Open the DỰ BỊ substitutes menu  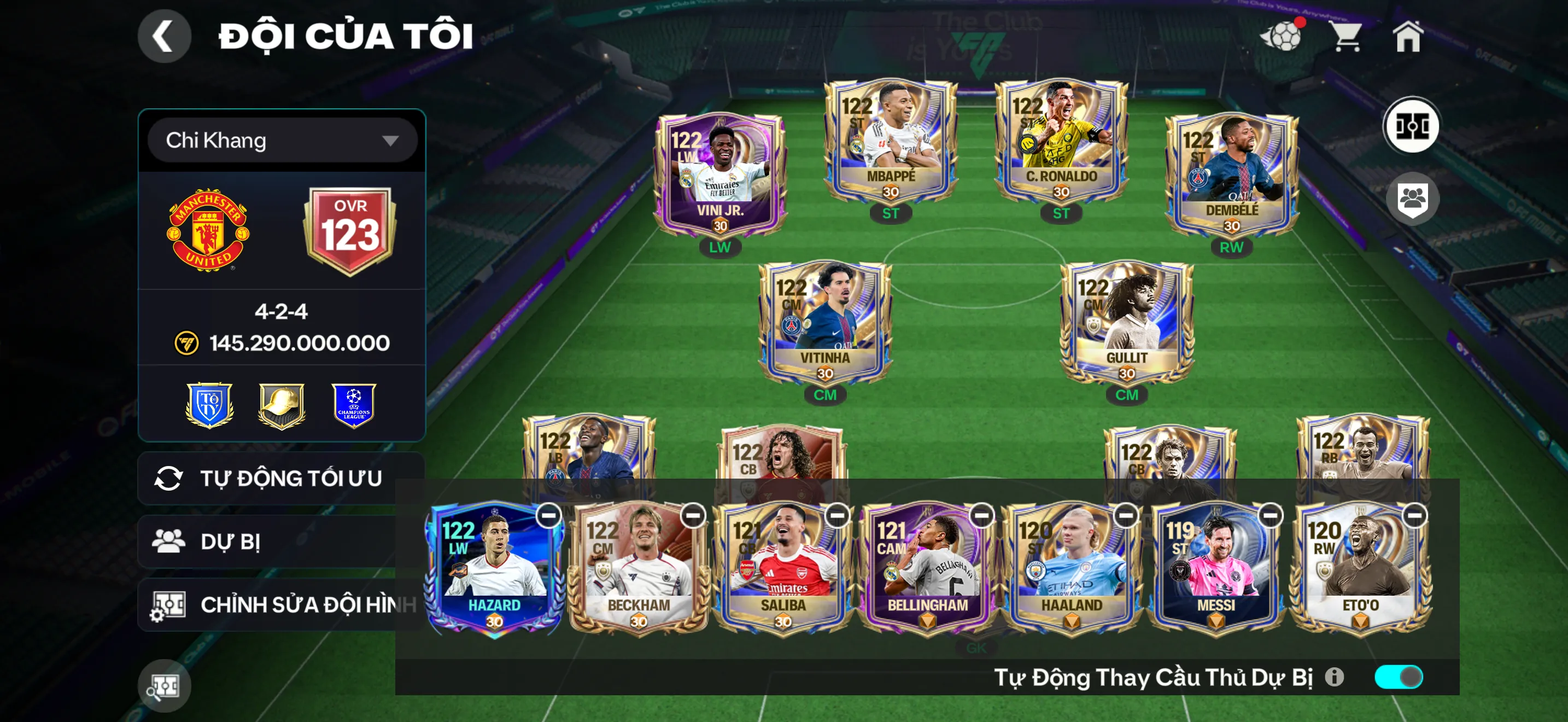click(268, 542)
